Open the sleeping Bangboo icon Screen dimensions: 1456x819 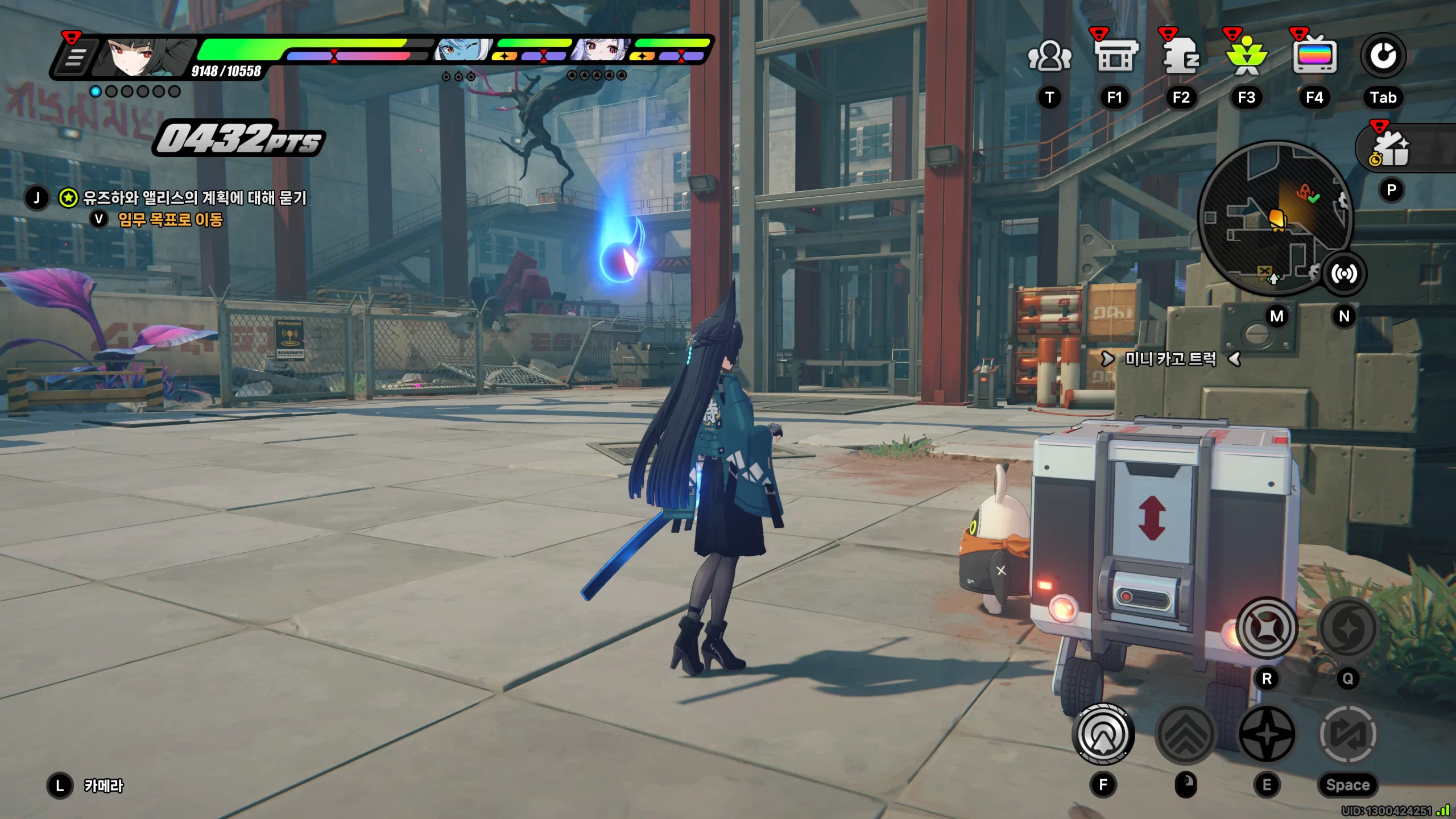(x=1181, y=56)
